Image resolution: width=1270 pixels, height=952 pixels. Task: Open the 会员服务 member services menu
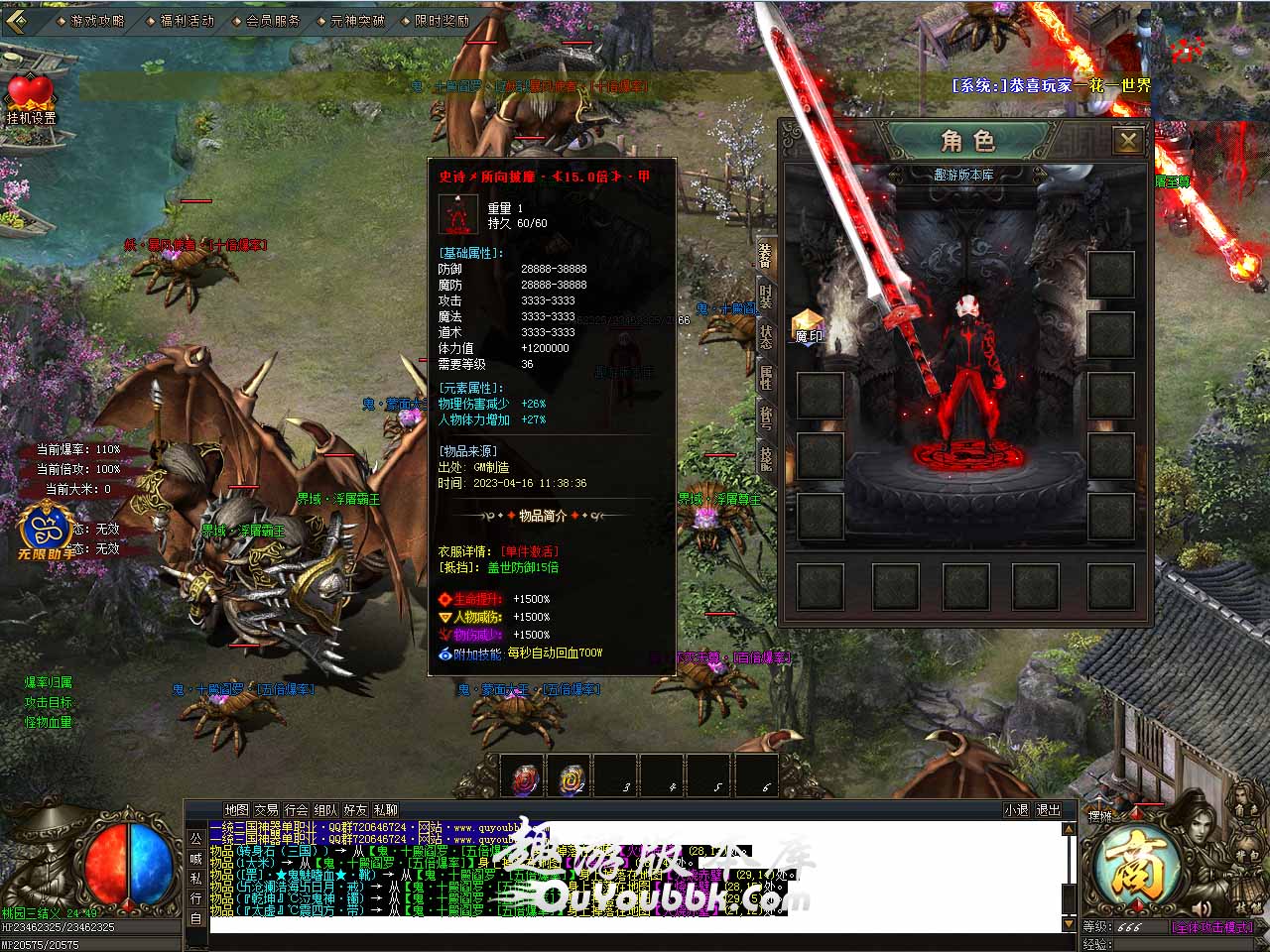(x=272, y=20)
